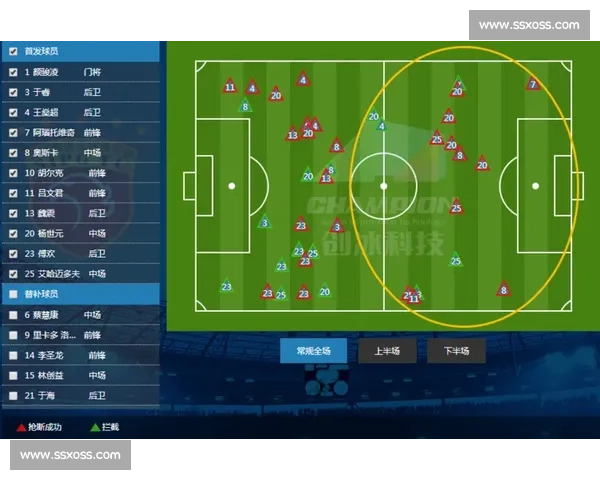
Task: Switch to the 上半场 first-half view
Action: (x=386, y=351)
